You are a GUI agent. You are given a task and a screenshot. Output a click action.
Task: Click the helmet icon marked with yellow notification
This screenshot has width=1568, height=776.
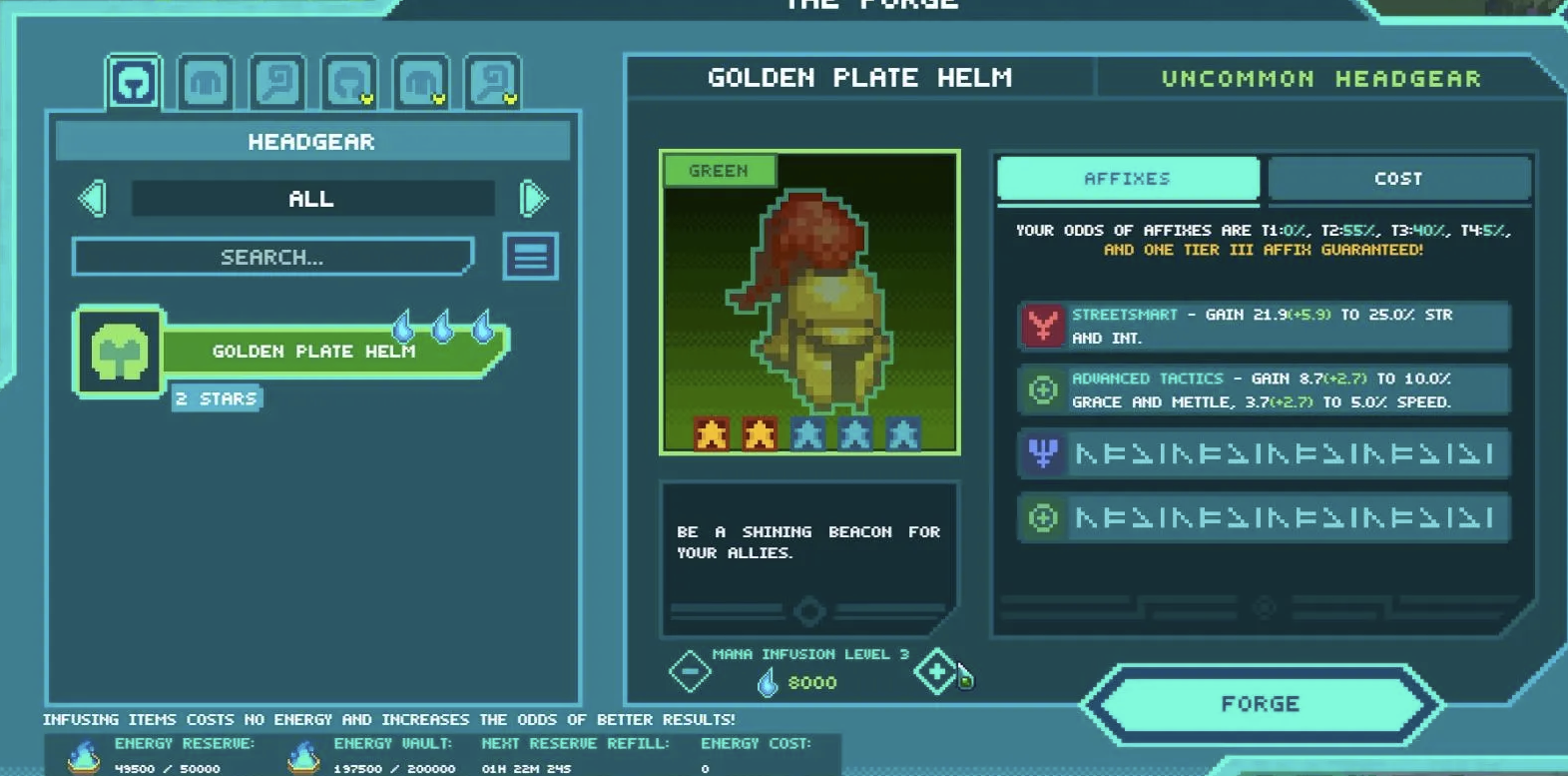click(349, 82)
